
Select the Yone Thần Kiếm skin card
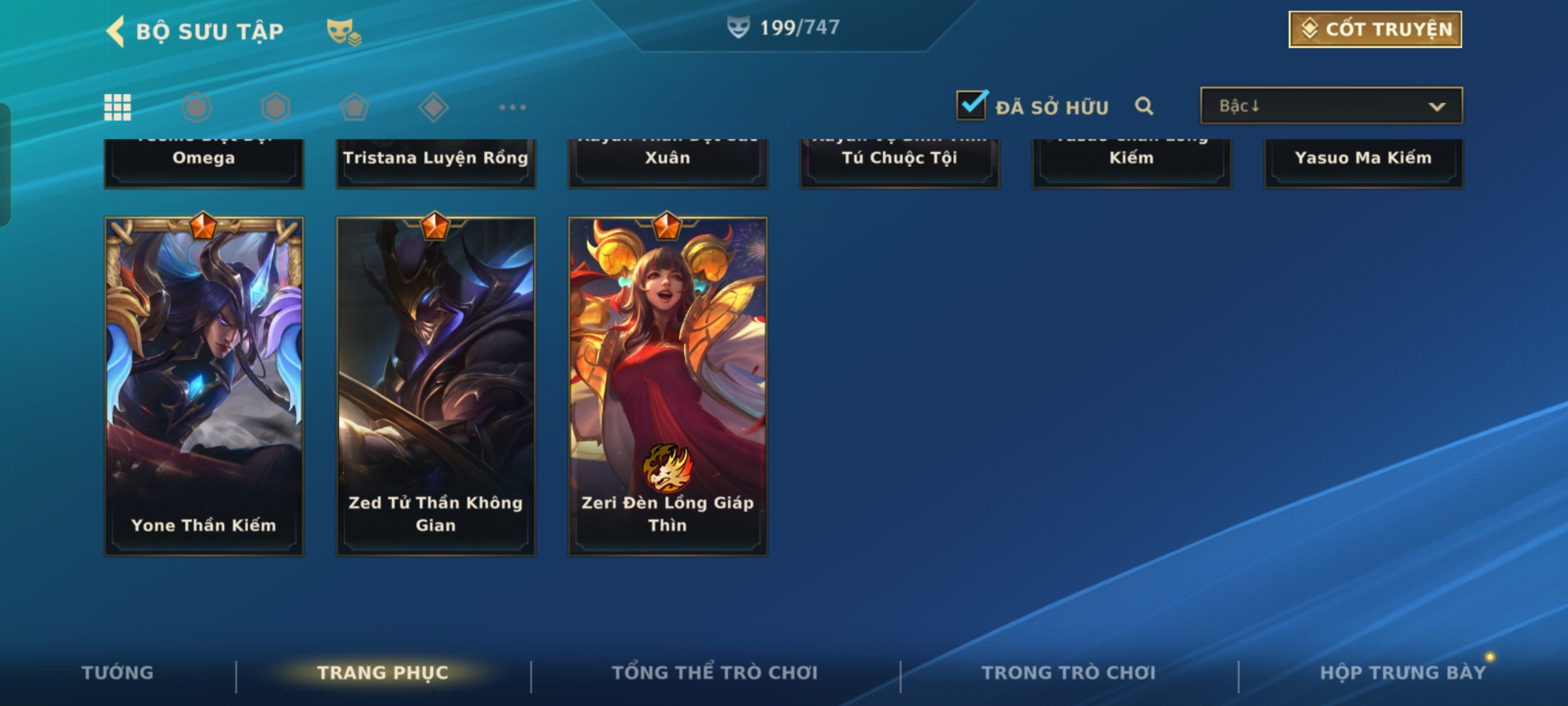(x=204, y=386)
